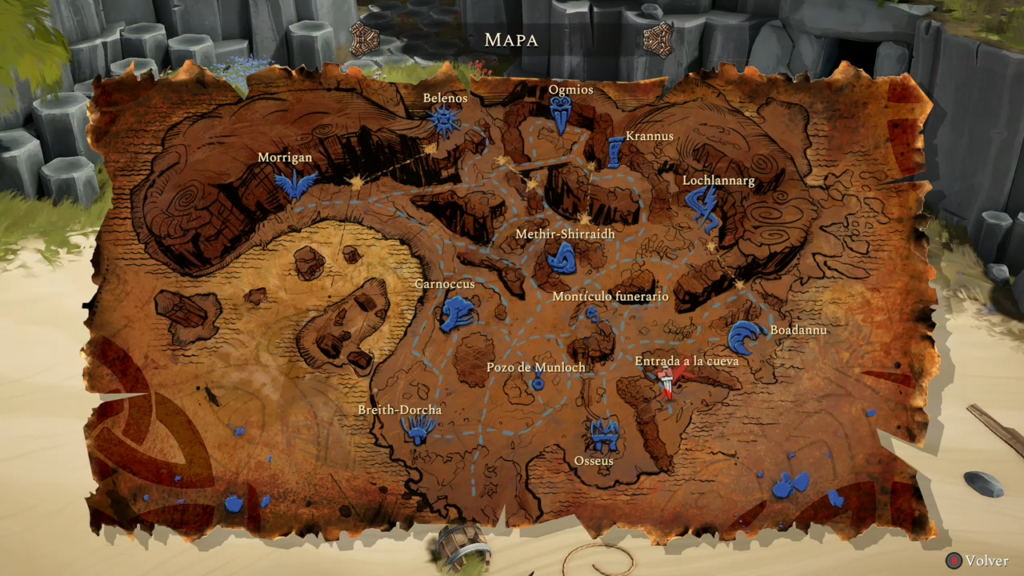Go back with the Volver button
Viewport: 1024px width, 576px height.
[x=978, y=561]
